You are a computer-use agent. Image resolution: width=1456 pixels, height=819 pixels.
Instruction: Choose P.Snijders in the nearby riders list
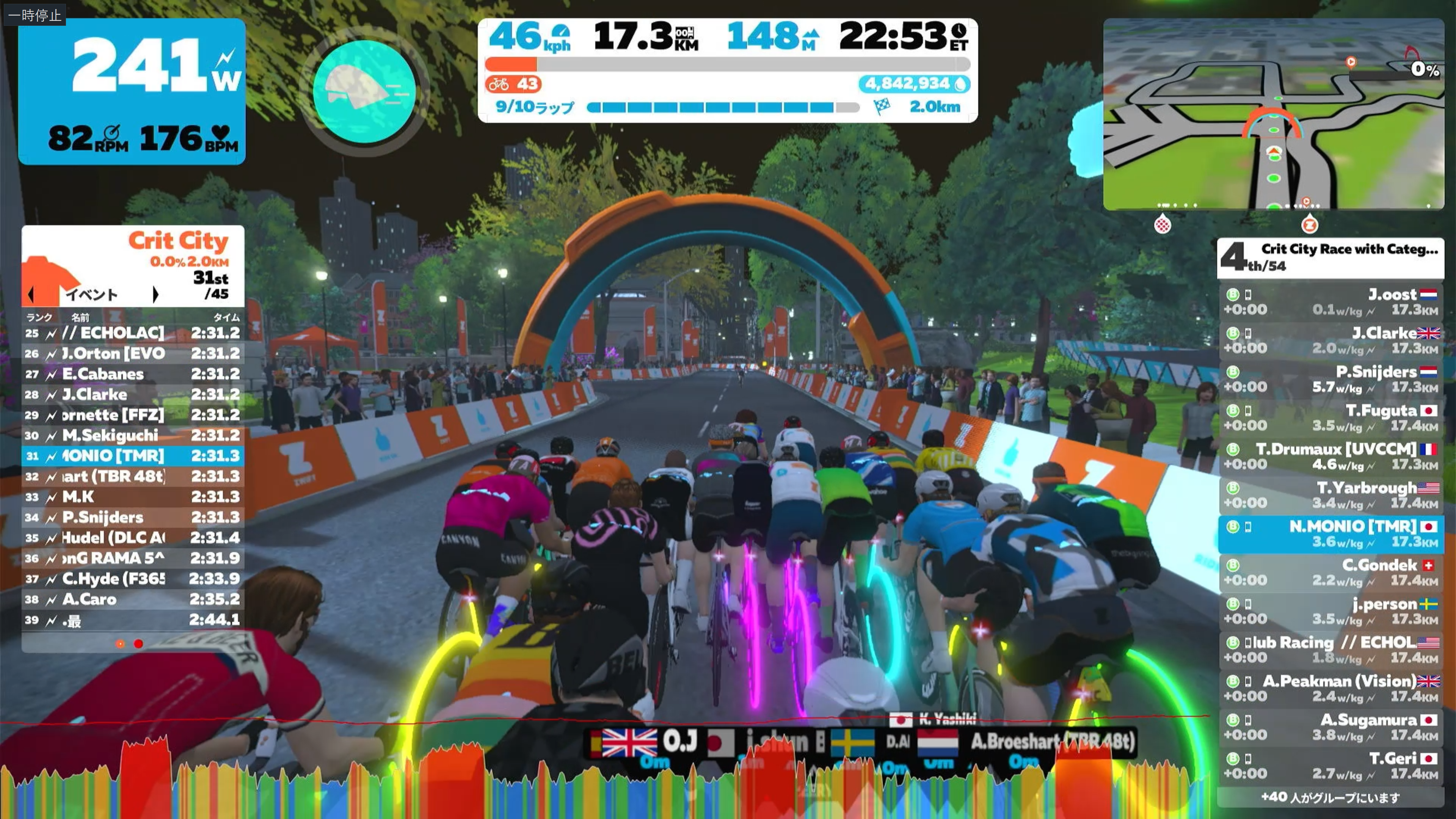(x=1330, y=379)
